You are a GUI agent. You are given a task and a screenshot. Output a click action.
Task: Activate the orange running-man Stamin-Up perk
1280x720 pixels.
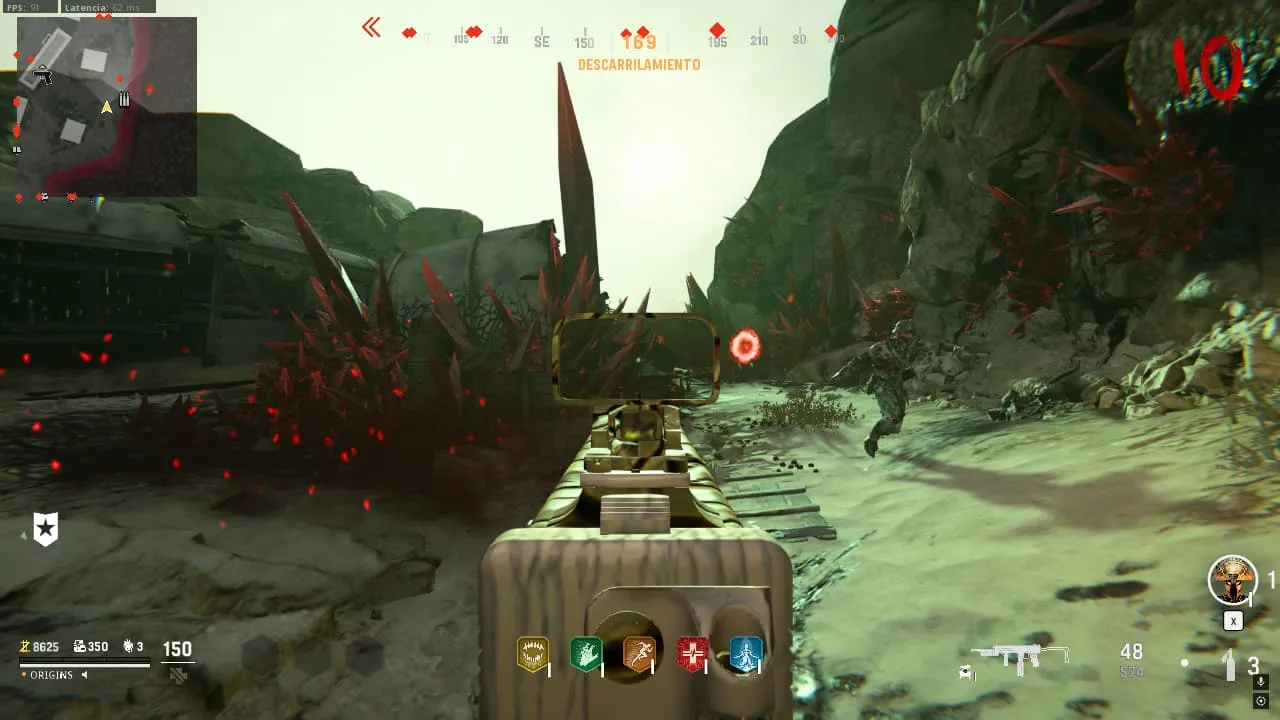(x=639, y=654)
